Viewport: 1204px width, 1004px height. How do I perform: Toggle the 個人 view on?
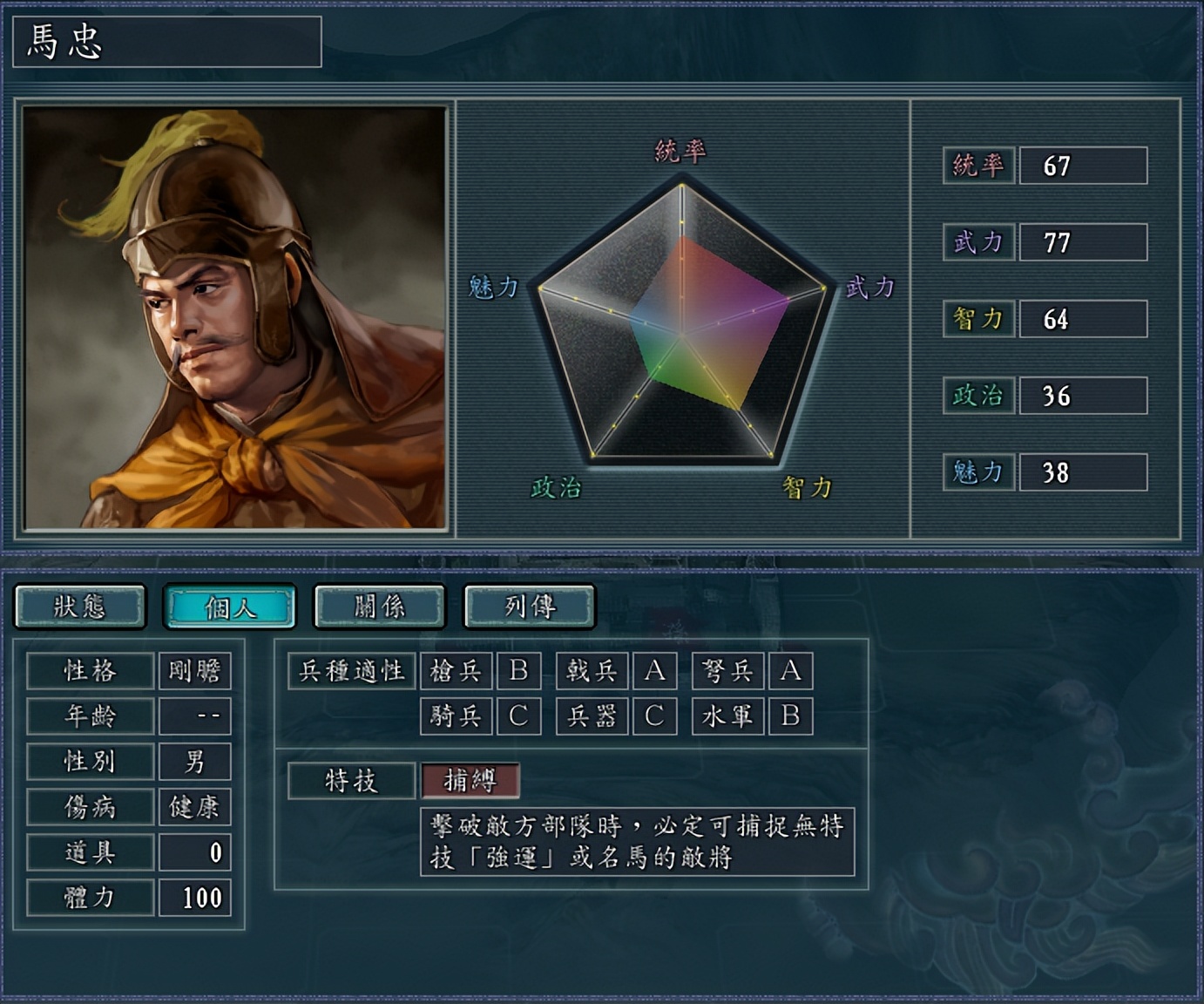229,607
